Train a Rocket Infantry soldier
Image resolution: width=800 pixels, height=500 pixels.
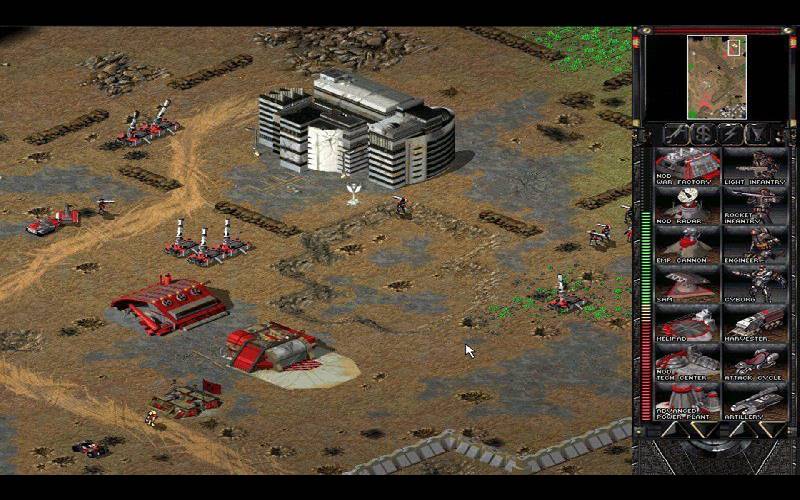(x=753, y=206)
